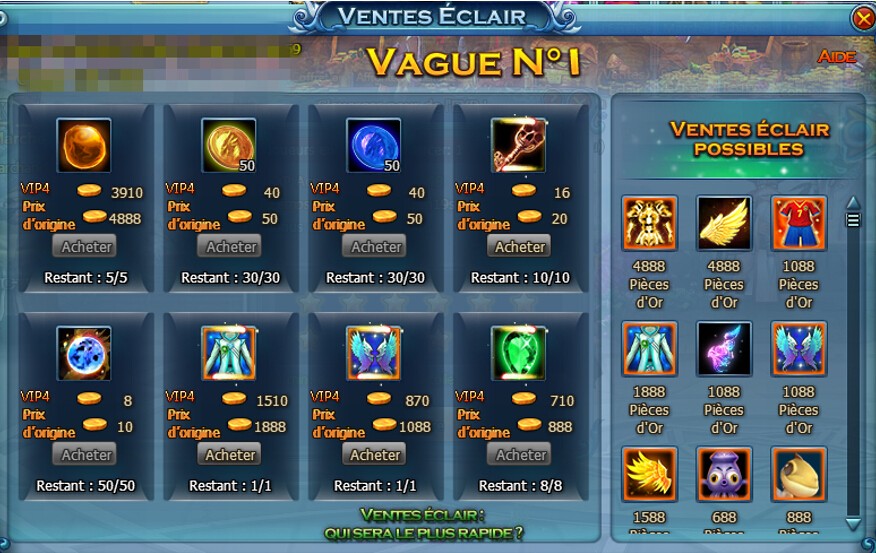Open the Aide help link
876x553 pixels.
coord(836,57)
